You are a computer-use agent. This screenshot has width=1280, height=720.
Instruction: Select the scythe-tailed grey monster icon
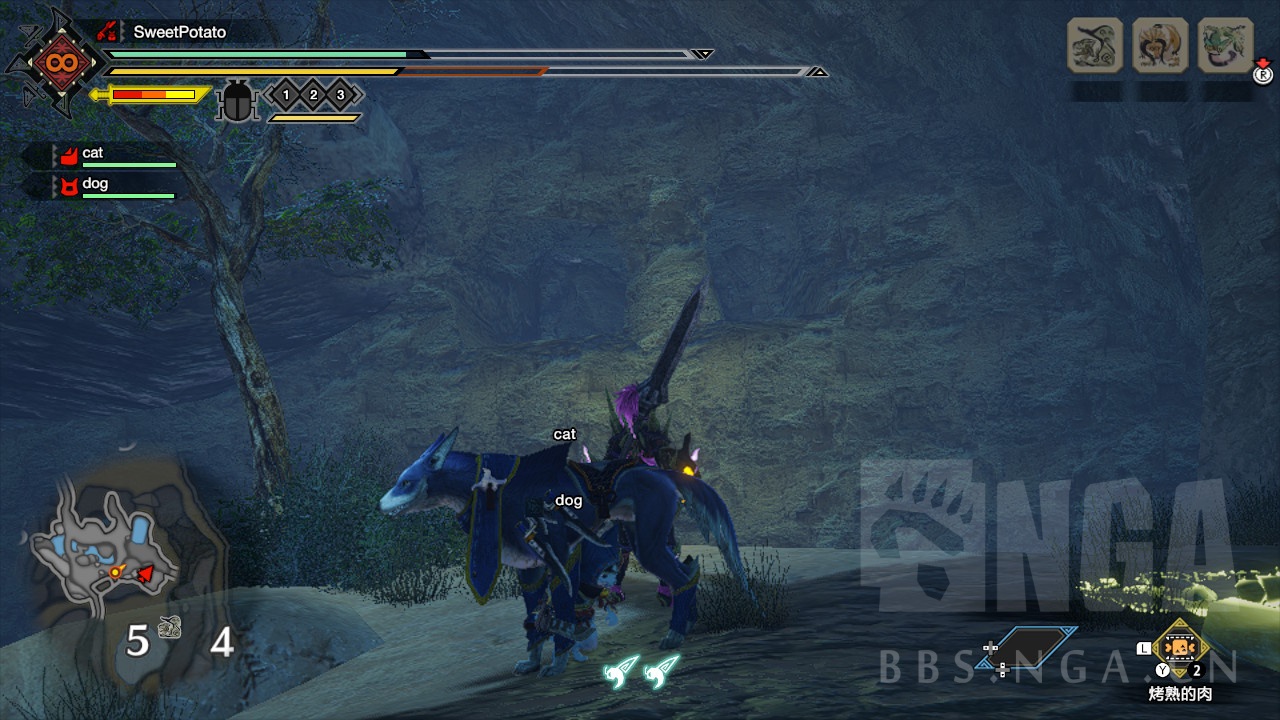[1095, 45]
